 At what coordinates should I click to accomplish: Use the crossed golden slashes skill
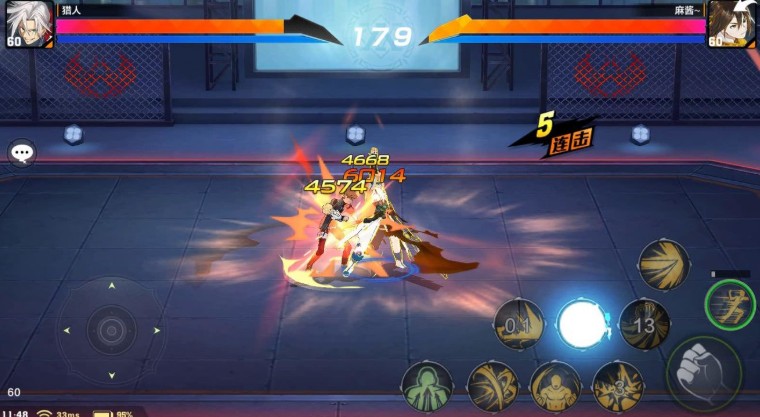click(492, 386)
